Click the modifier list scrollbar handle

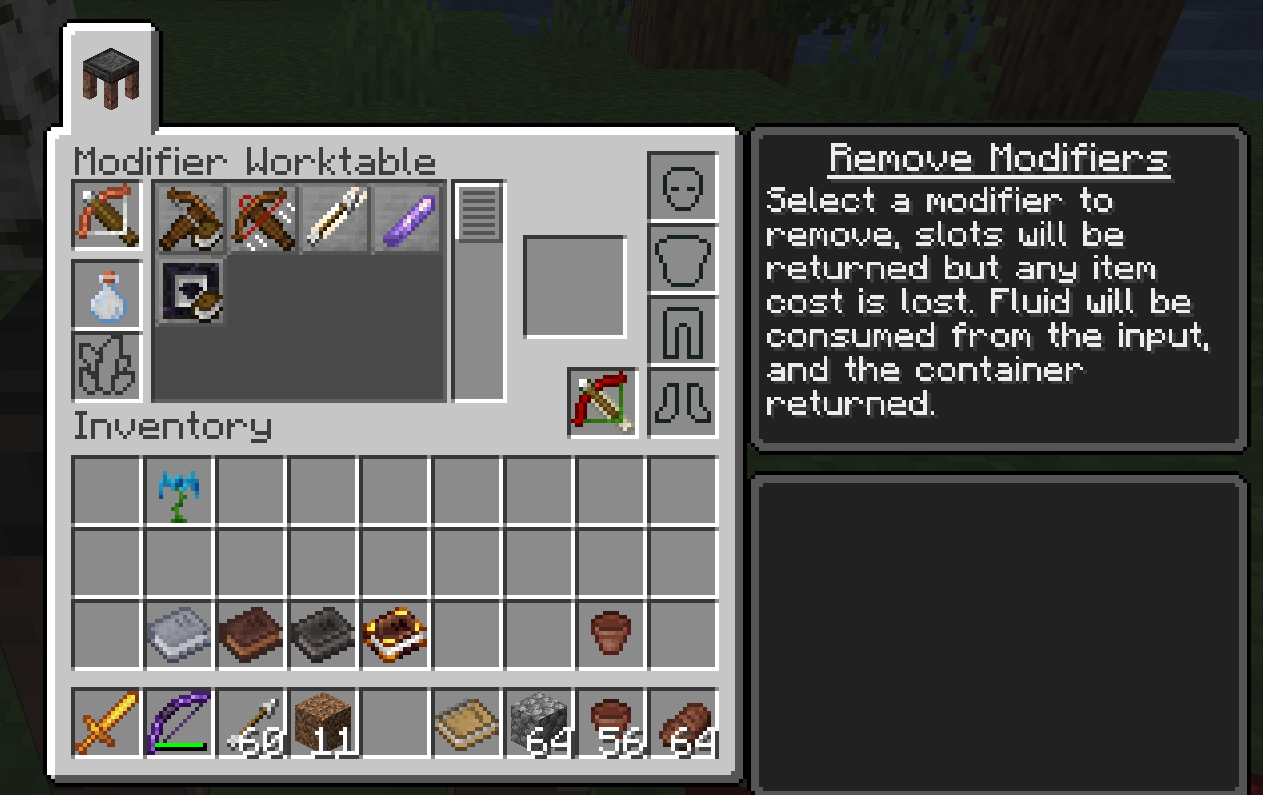(479, 213)
